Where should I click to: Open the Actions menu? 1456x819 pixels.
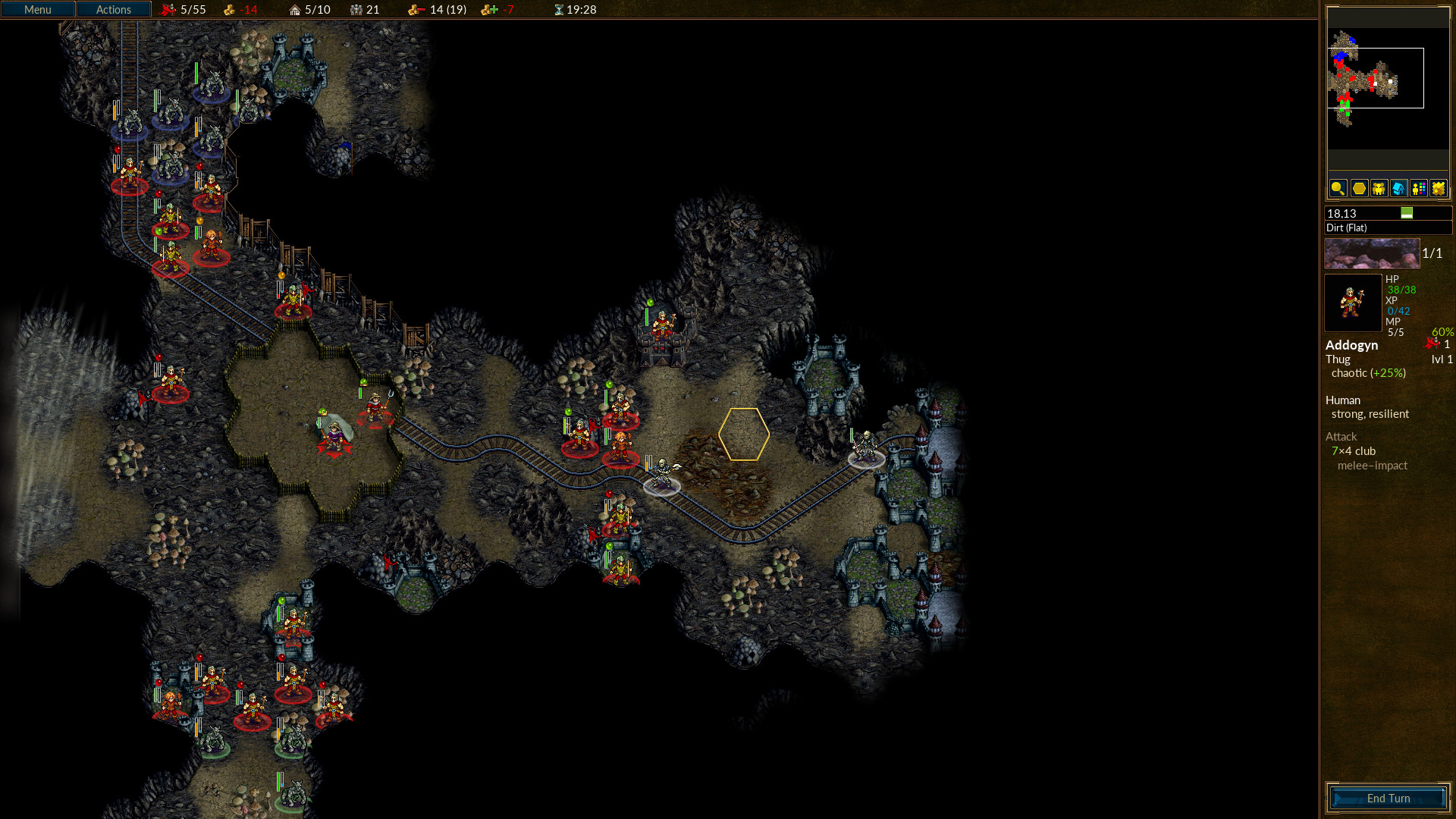click(114, 9)
